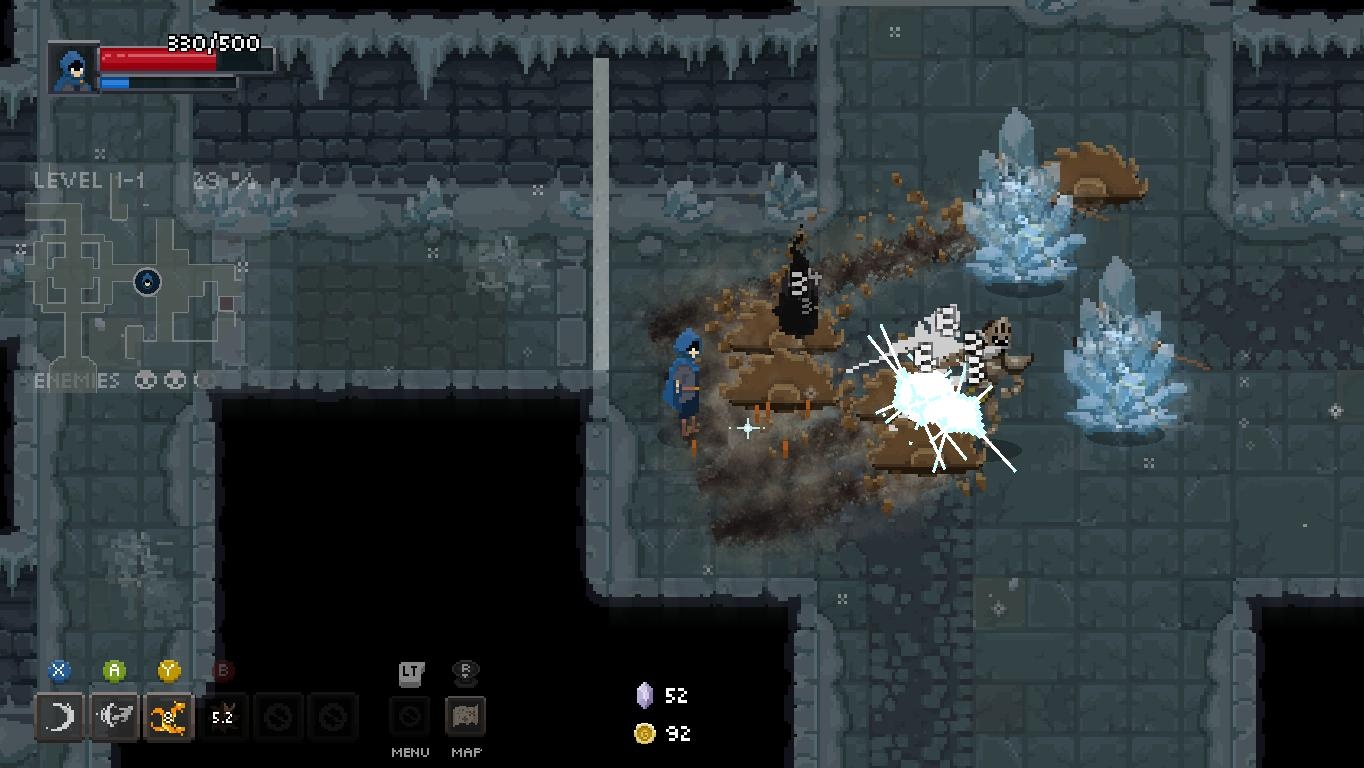Select the green A button badge
The width and height of the screenshot is (1364, 768).
[x=114, y=671]
